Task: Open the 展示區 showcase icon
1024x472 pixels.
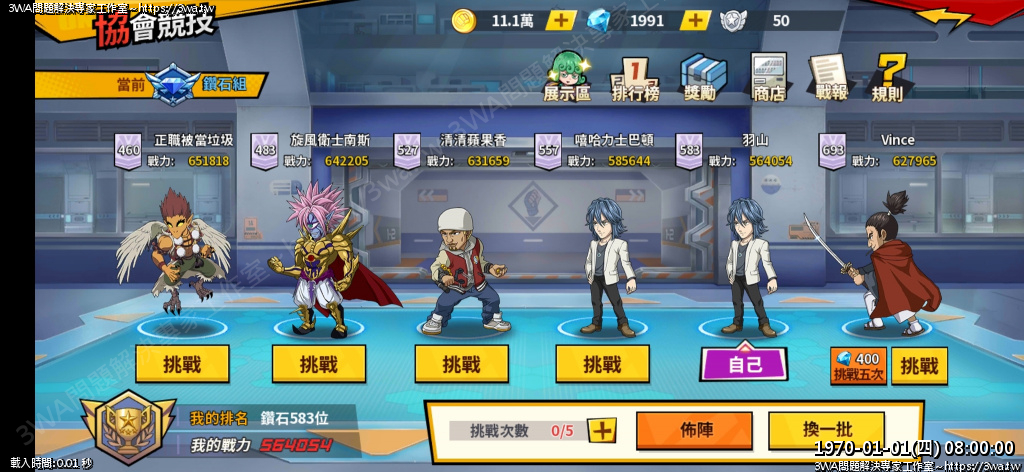Action: pyautogui.click(x=567, y=76)
